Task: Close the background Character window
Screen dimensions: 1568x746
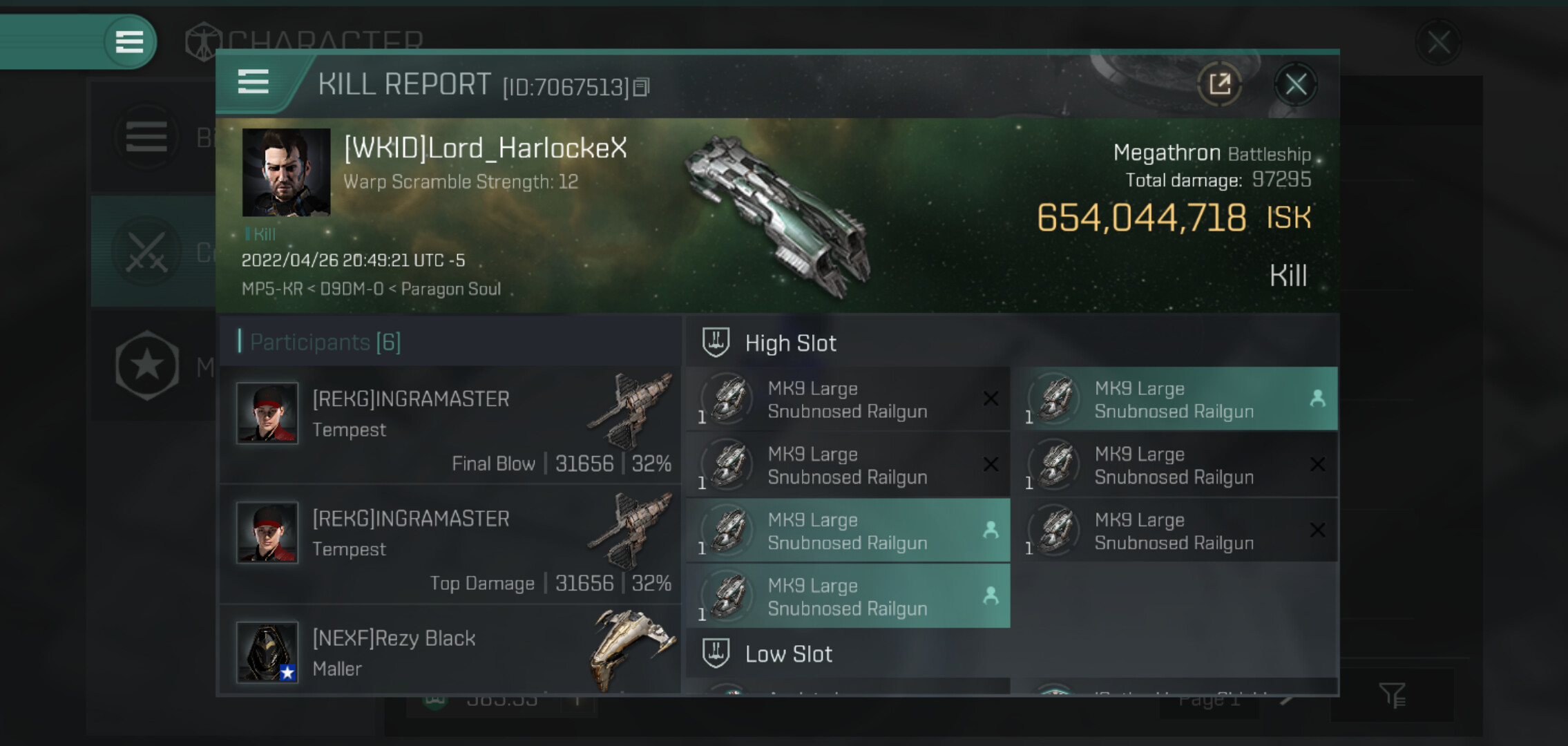Action: click(1439, 42)
